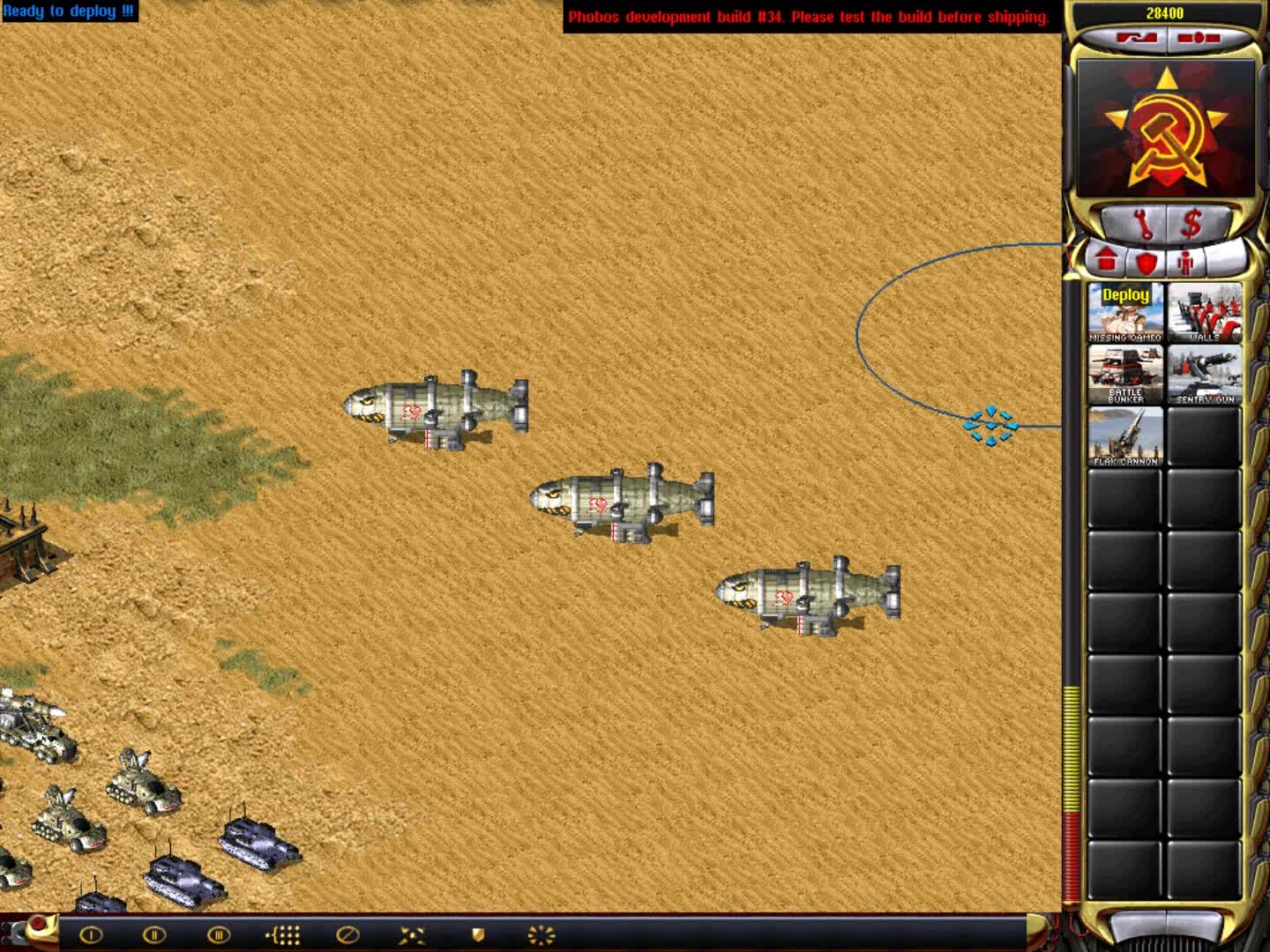Switch to the buildings tab with house icon
This screenshot has width=1270, height=952.
coord(1105,259)
